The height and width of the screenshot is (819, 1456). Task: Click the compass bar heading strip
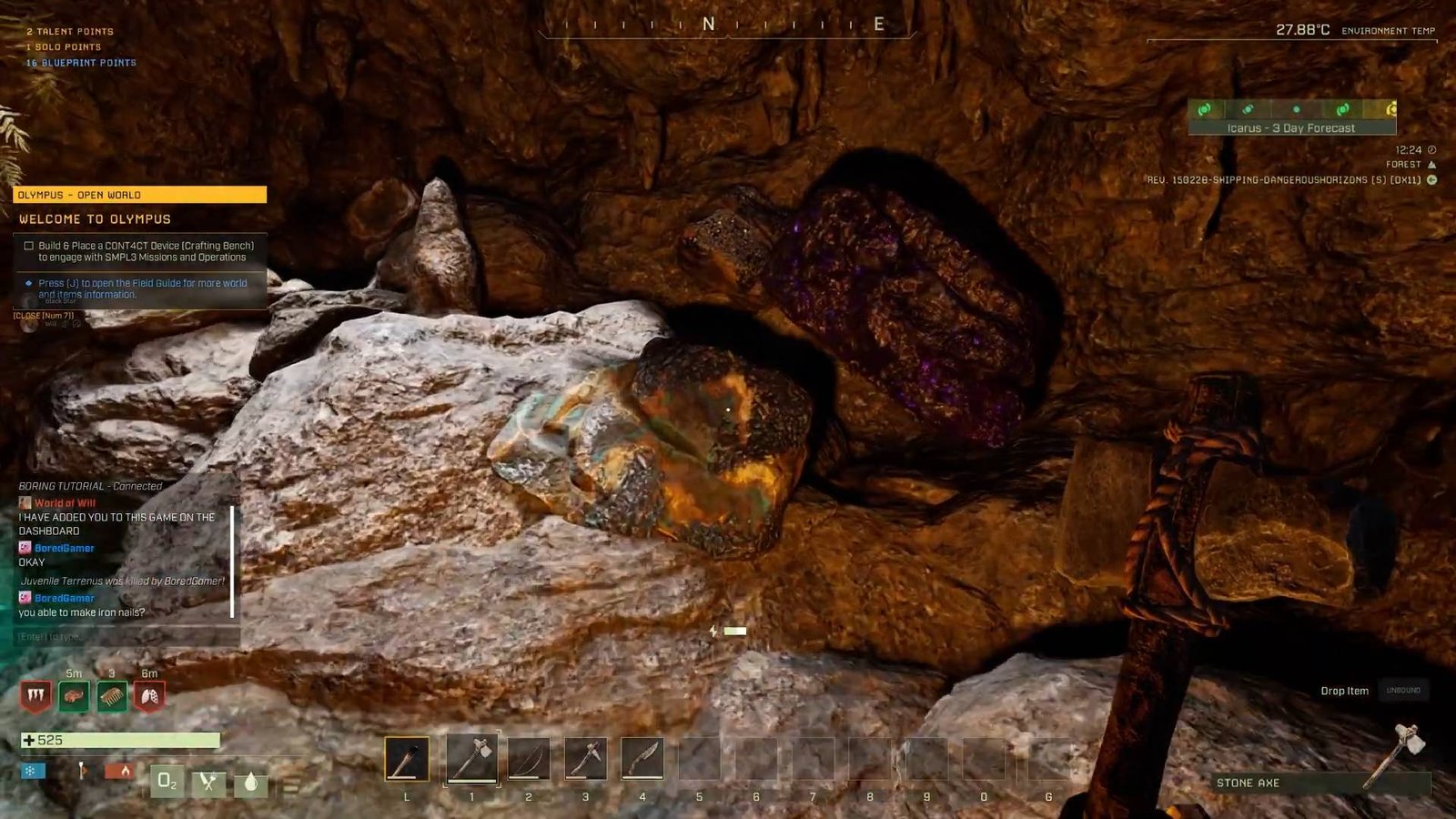726,25
